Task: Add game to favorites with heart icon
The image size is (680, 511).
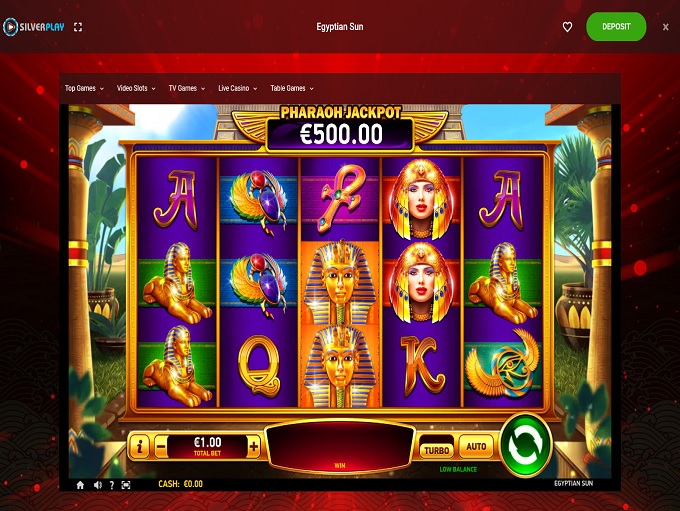Action: tap(567, 27)
